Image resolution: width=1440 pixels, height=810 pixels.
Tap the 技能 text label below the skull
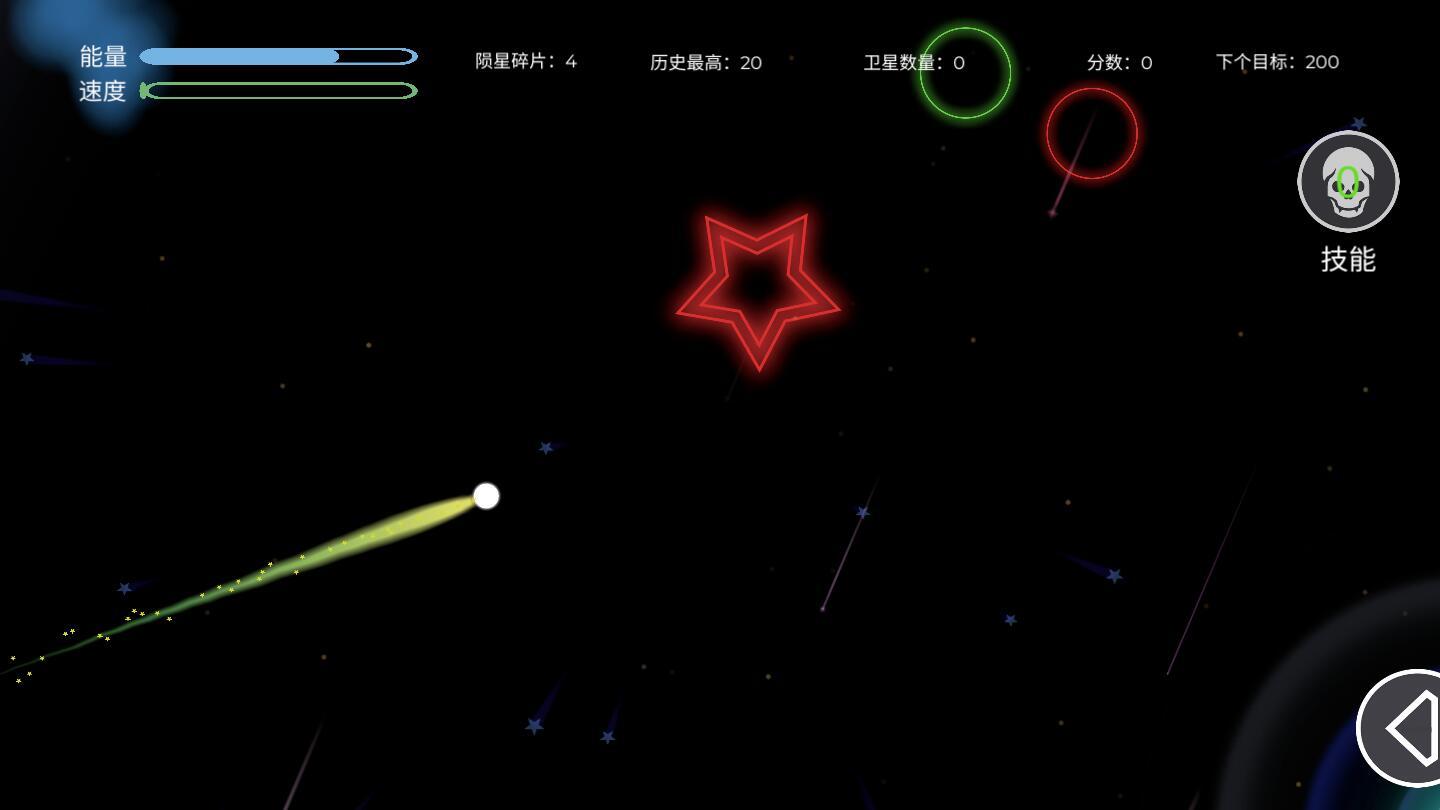[x=1347, y=259]
